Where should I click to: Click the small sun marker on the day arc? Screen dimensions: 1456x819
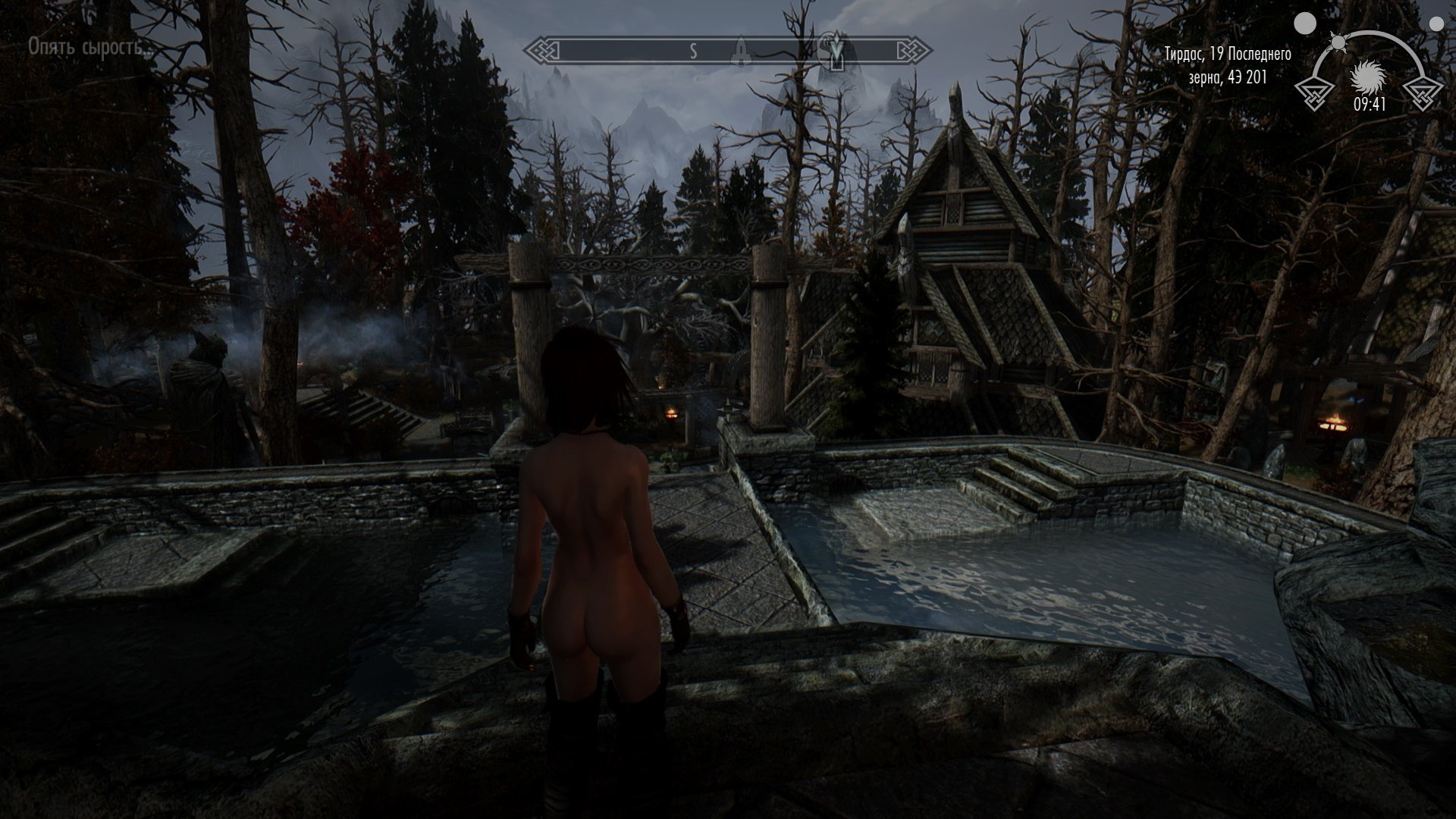1338,42
